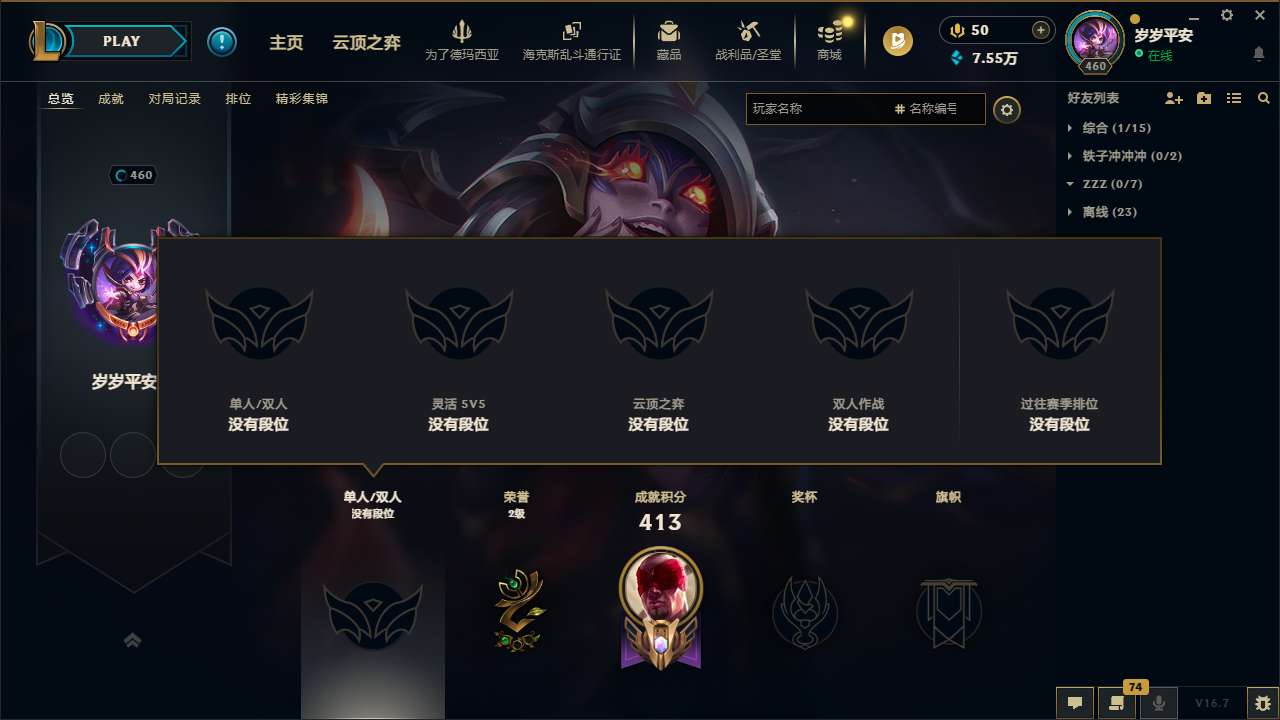Click the PLAY button
Screen dimensions: 1280x720
[122, 41]
